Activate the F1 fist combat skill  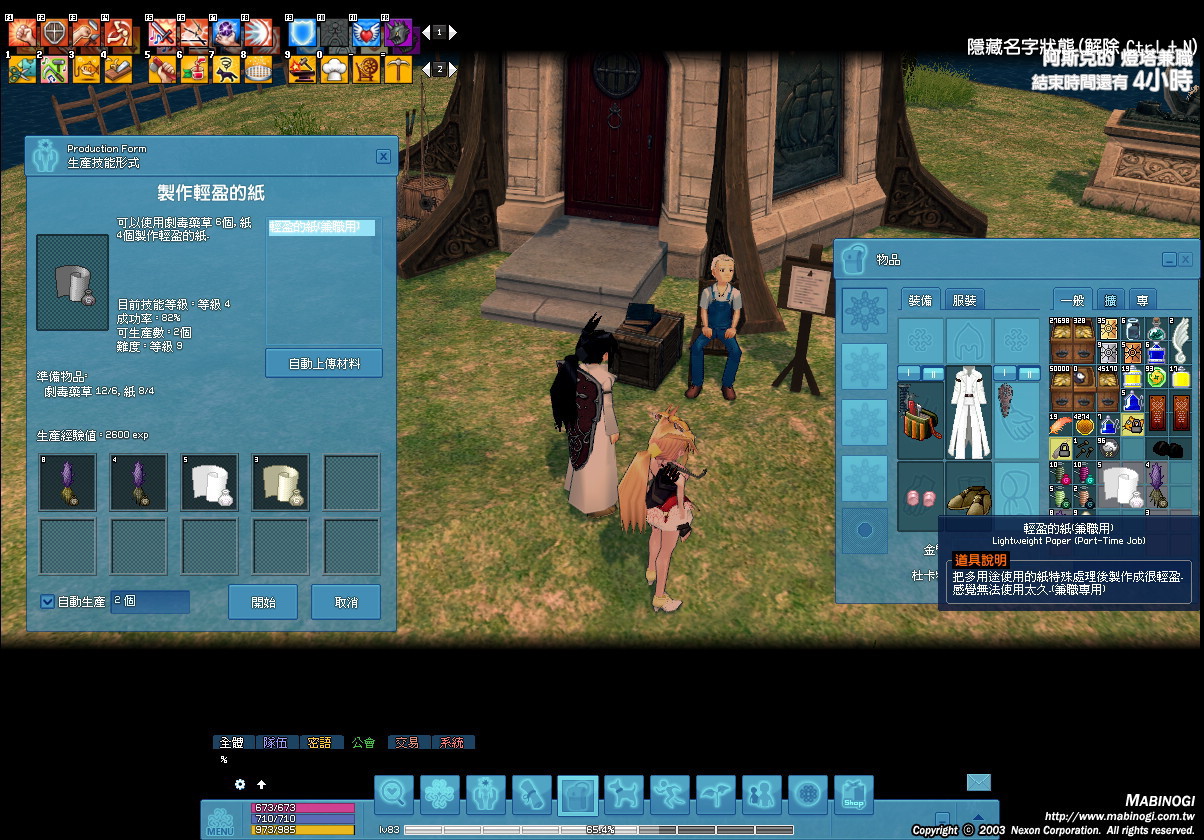click(22, 32)
